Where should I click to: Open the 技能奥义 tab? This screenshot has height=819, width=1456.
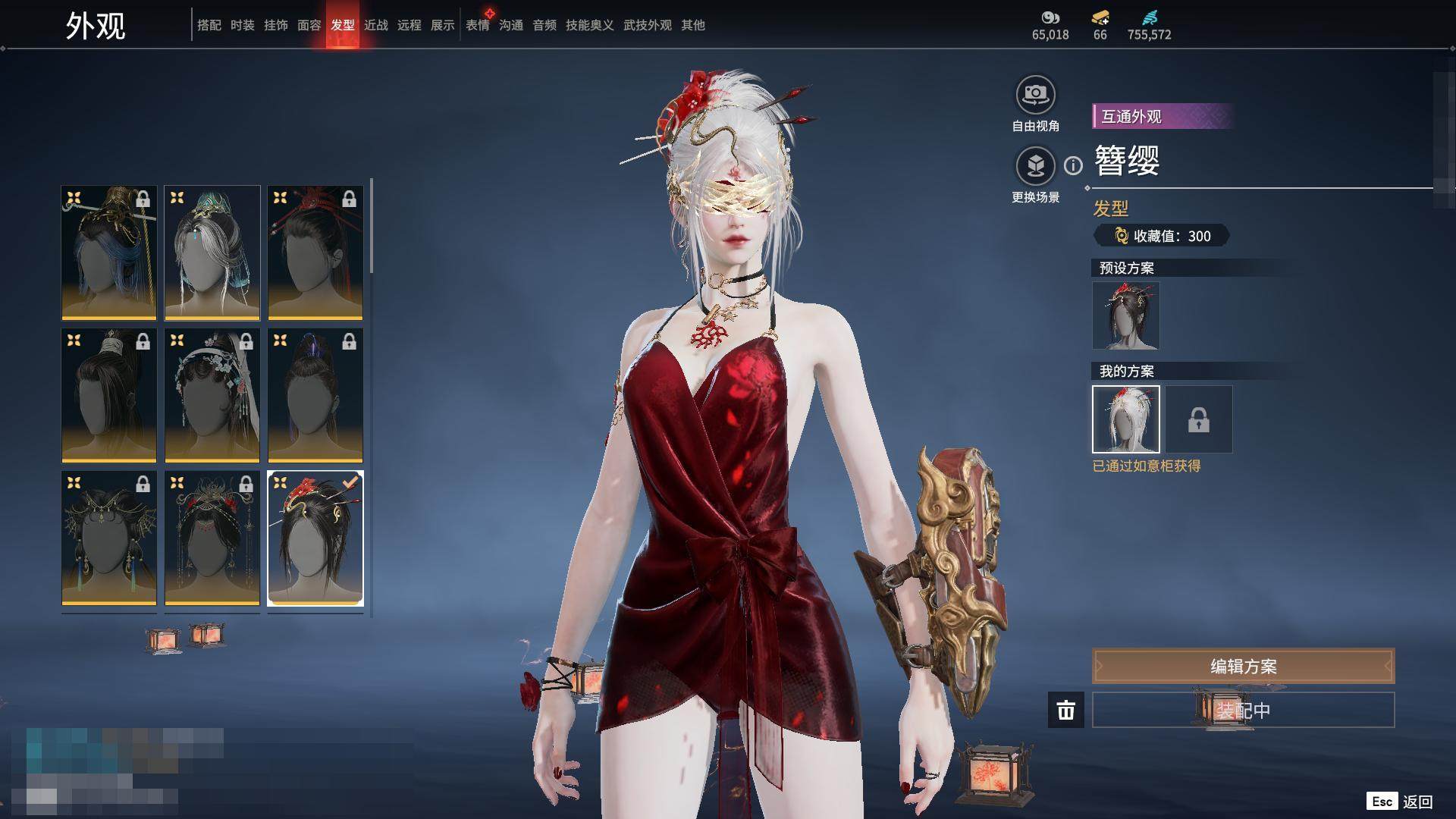(x=589, y=25)
